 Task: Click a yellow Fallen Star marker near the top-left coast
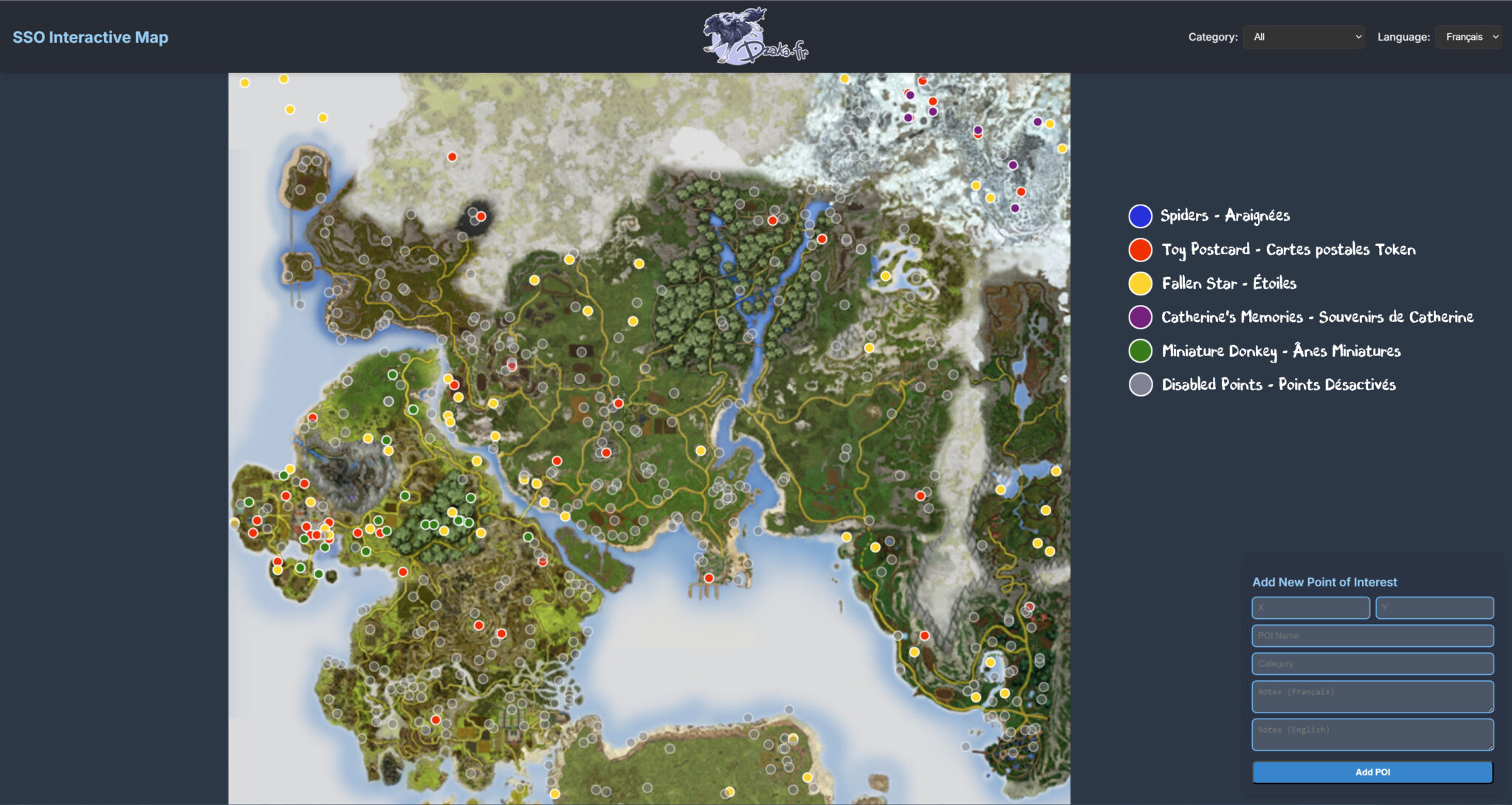244,83
